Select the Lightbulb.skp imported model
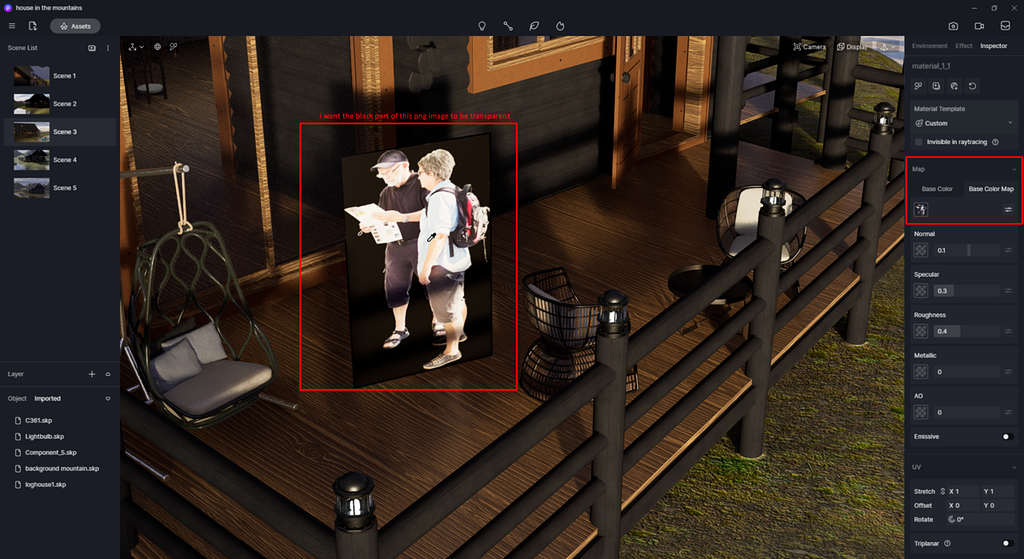The image size is (1024, 559). pos(45,437)
